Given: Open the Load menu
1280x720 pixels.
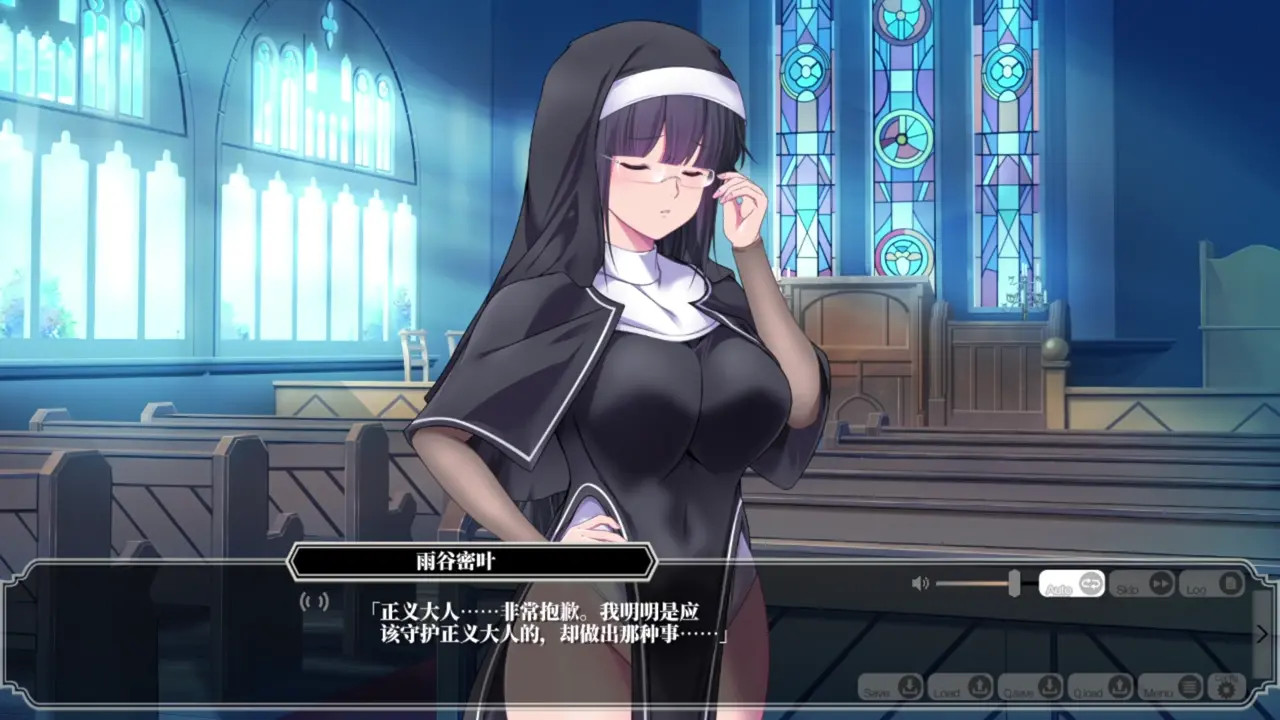Looking at the screenshot, I should (960, 688).
